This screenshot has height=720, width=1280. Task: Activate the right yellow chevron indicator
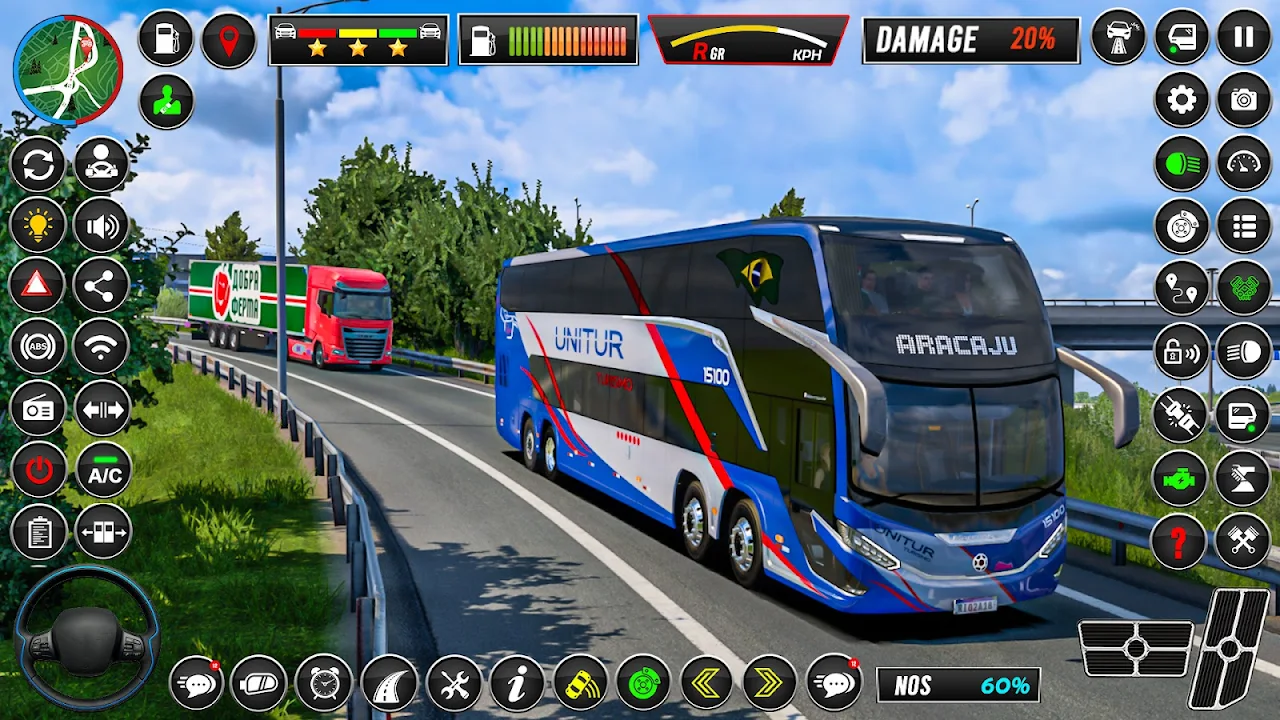tap(769, 683)
